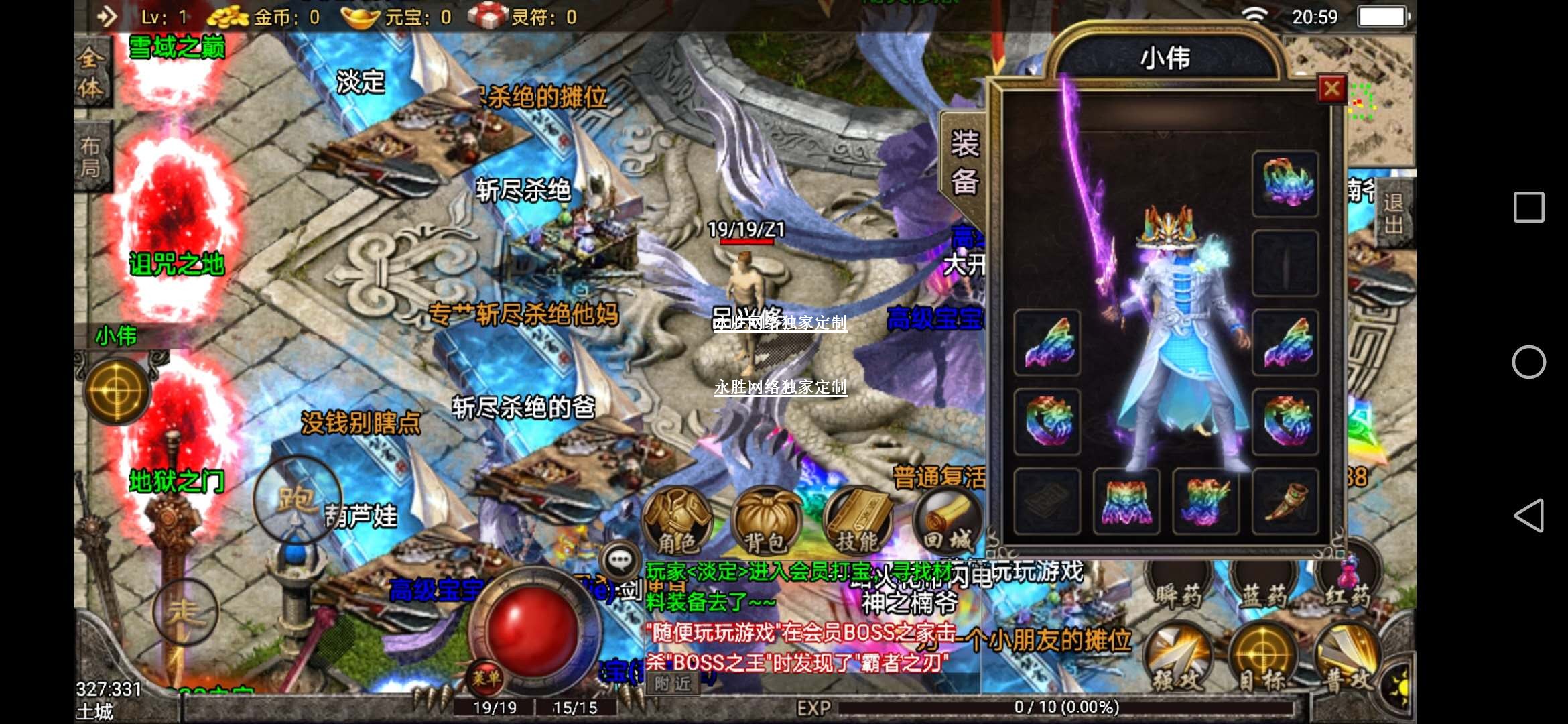Viewport: 1568px width, 724px height.
Task: Toggle the 走 walk mode button
Action: click(184, 612)
